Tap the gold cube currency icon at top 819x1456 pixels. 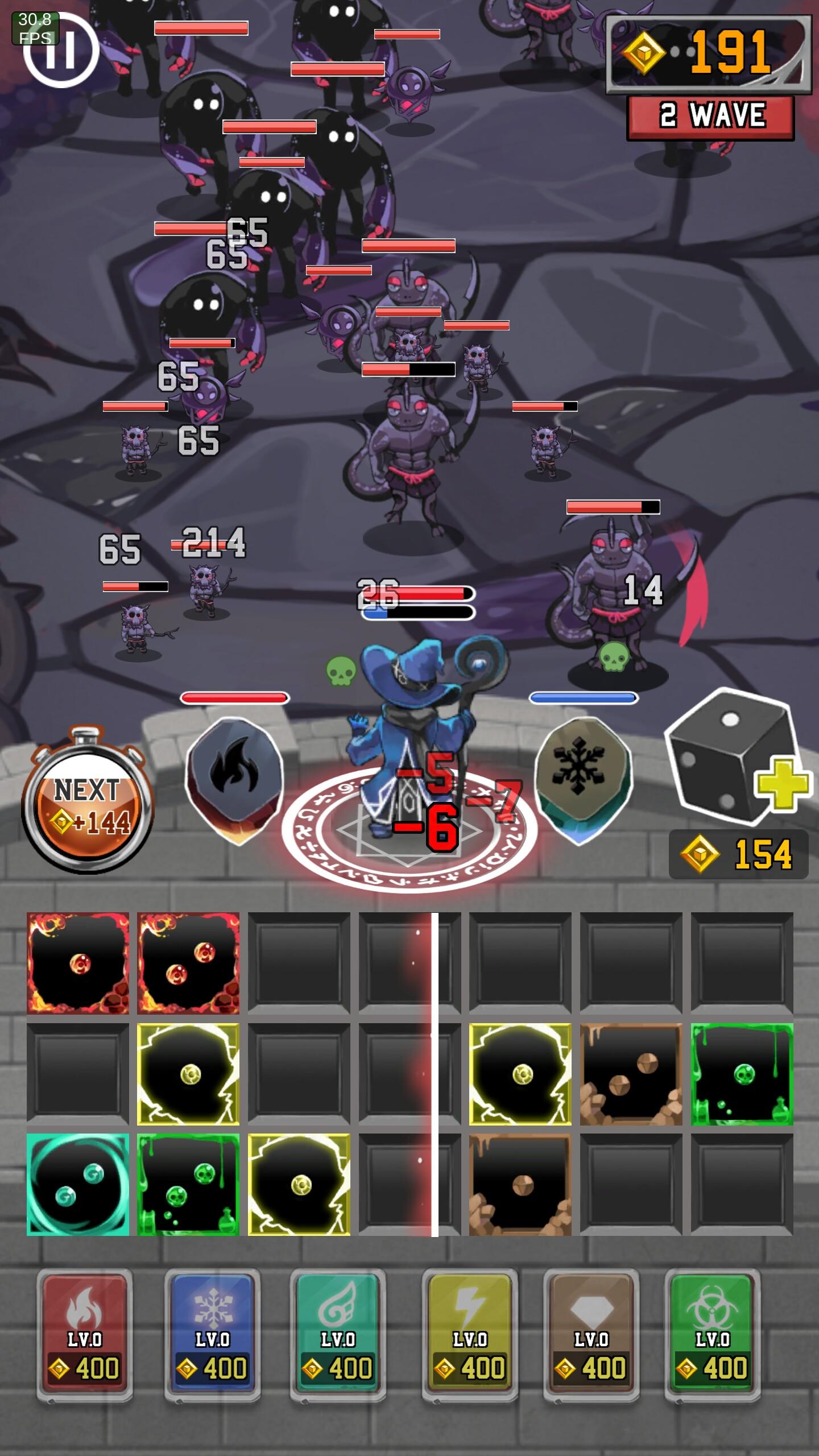[646, 51]
